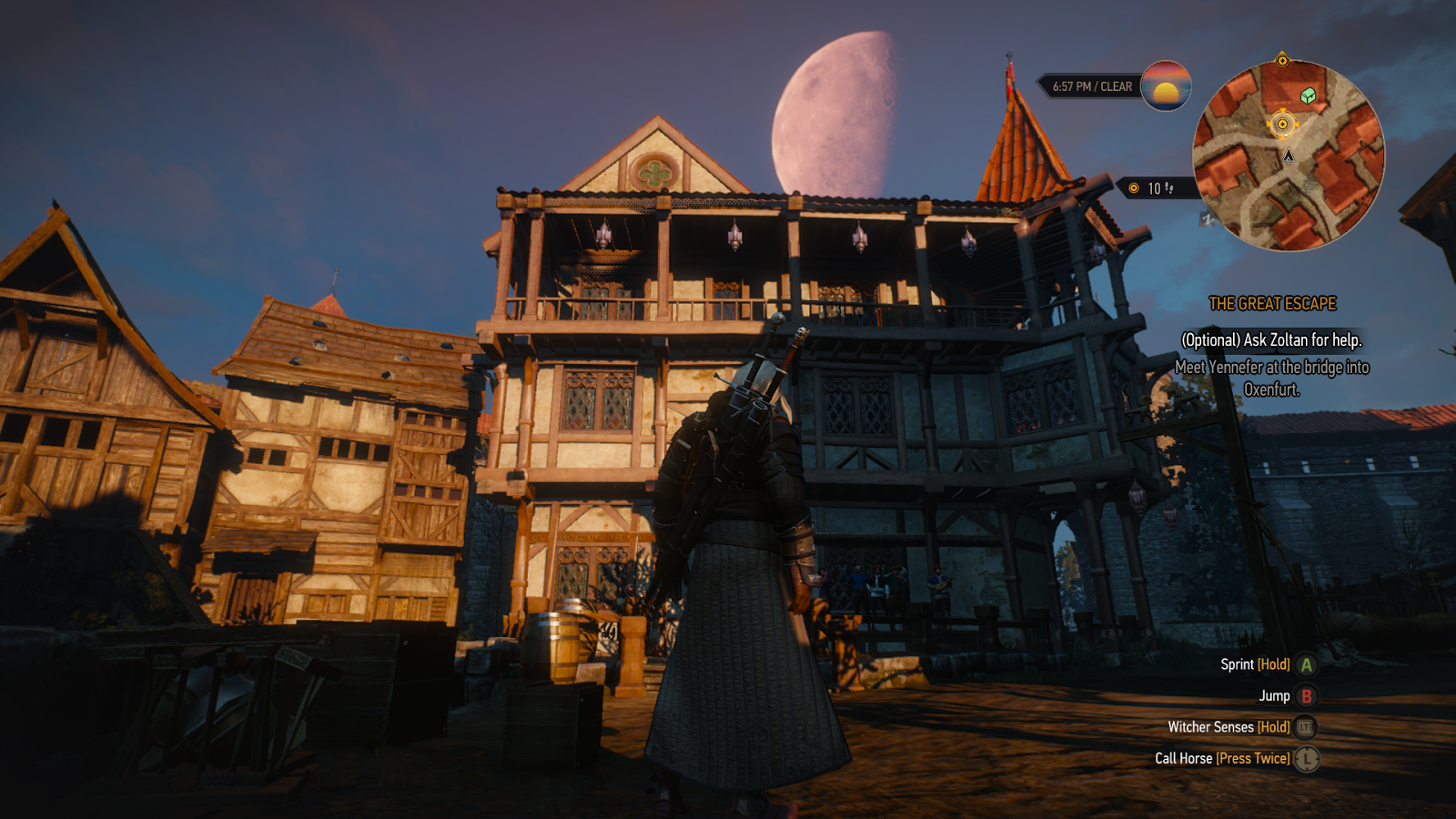Open The Great Escape quest tracker
Viewport: 1456px width, 819px height.
point(1272,304)
